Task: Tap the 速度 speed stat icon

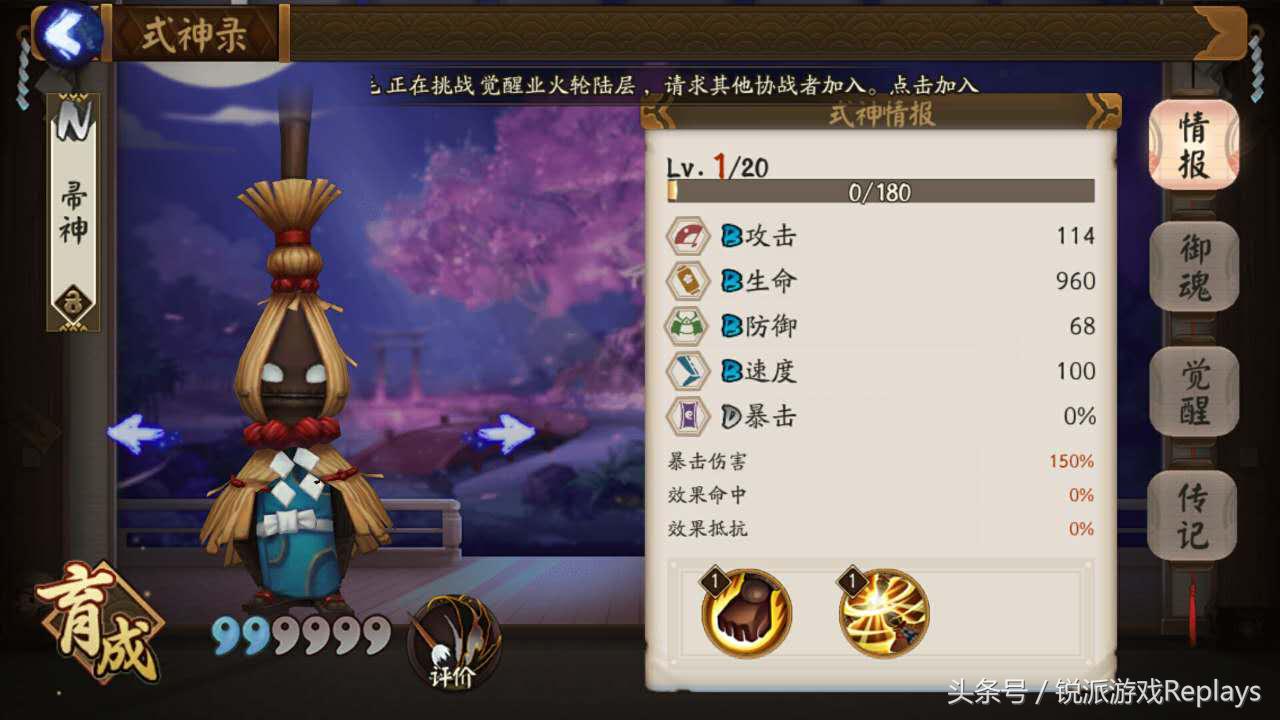Action: [x=688, y=371]
